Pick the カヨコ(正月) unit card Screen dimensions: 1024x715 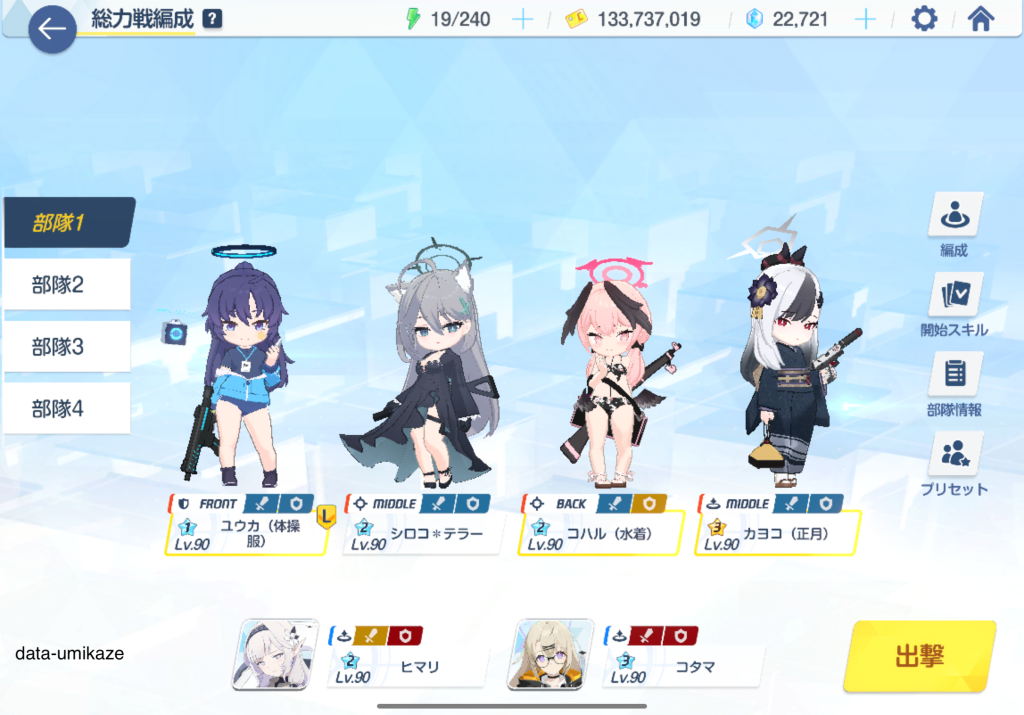776,532
